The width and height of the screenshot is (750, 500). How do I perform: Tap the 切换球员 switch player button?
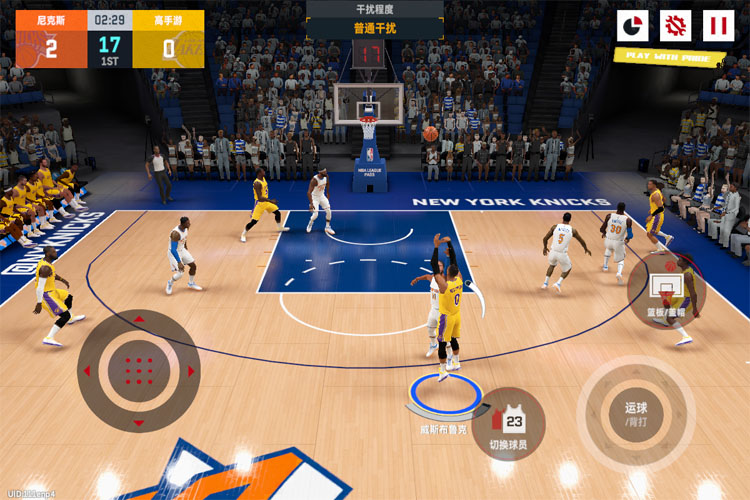[508, 423]
